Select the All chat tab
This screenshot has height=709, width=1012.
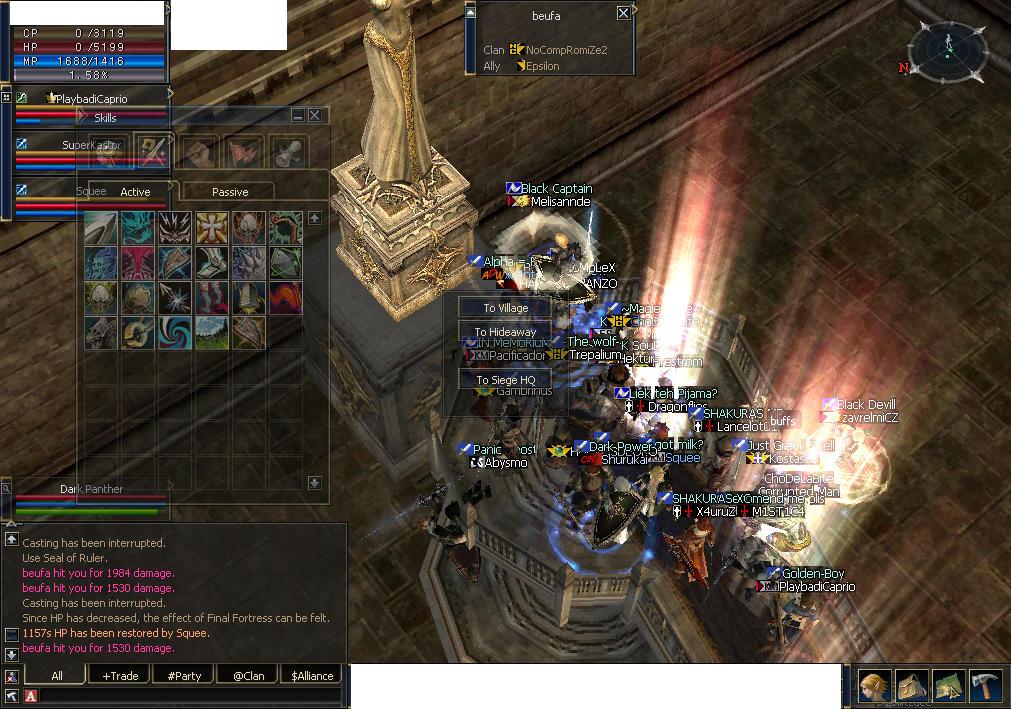coord(57,676)
